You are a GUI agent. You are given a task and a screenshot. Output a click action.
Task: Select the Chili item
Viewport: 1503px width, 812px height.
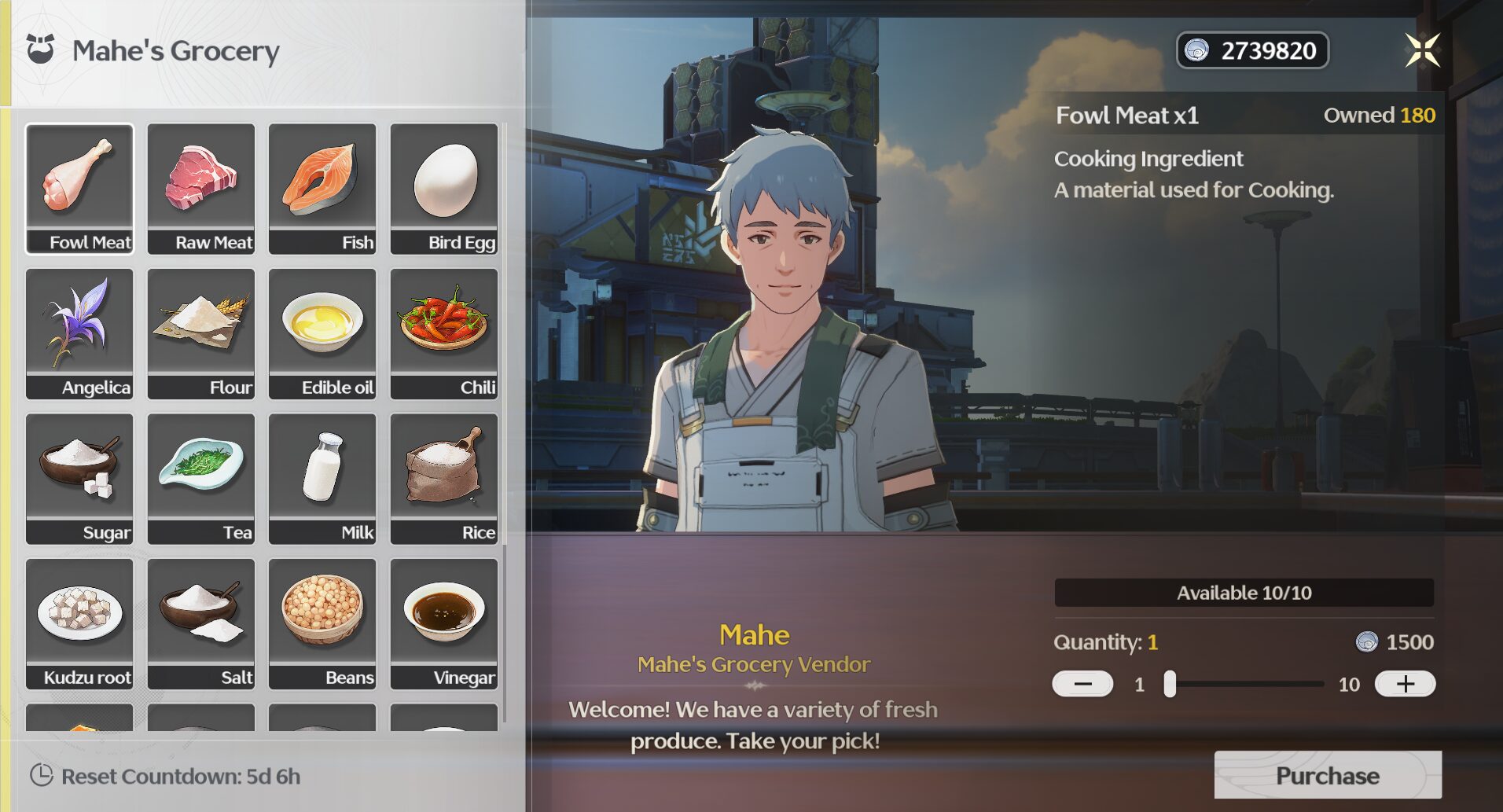pyautogui.click(x=444, y=333)
